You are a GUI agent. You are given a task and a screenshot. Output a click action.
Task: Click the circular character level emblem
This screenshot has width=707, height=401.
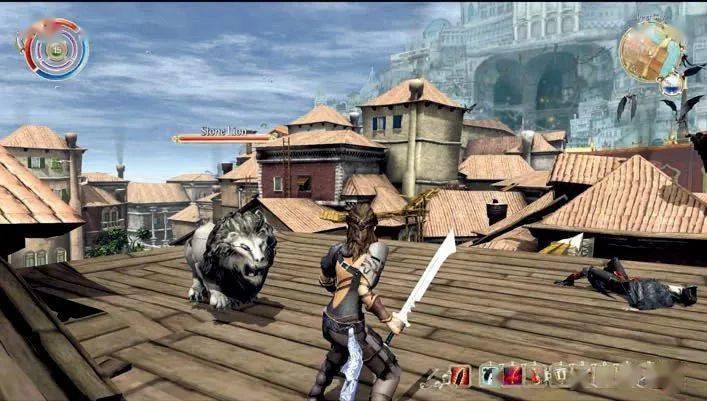[x=52, y=47]
